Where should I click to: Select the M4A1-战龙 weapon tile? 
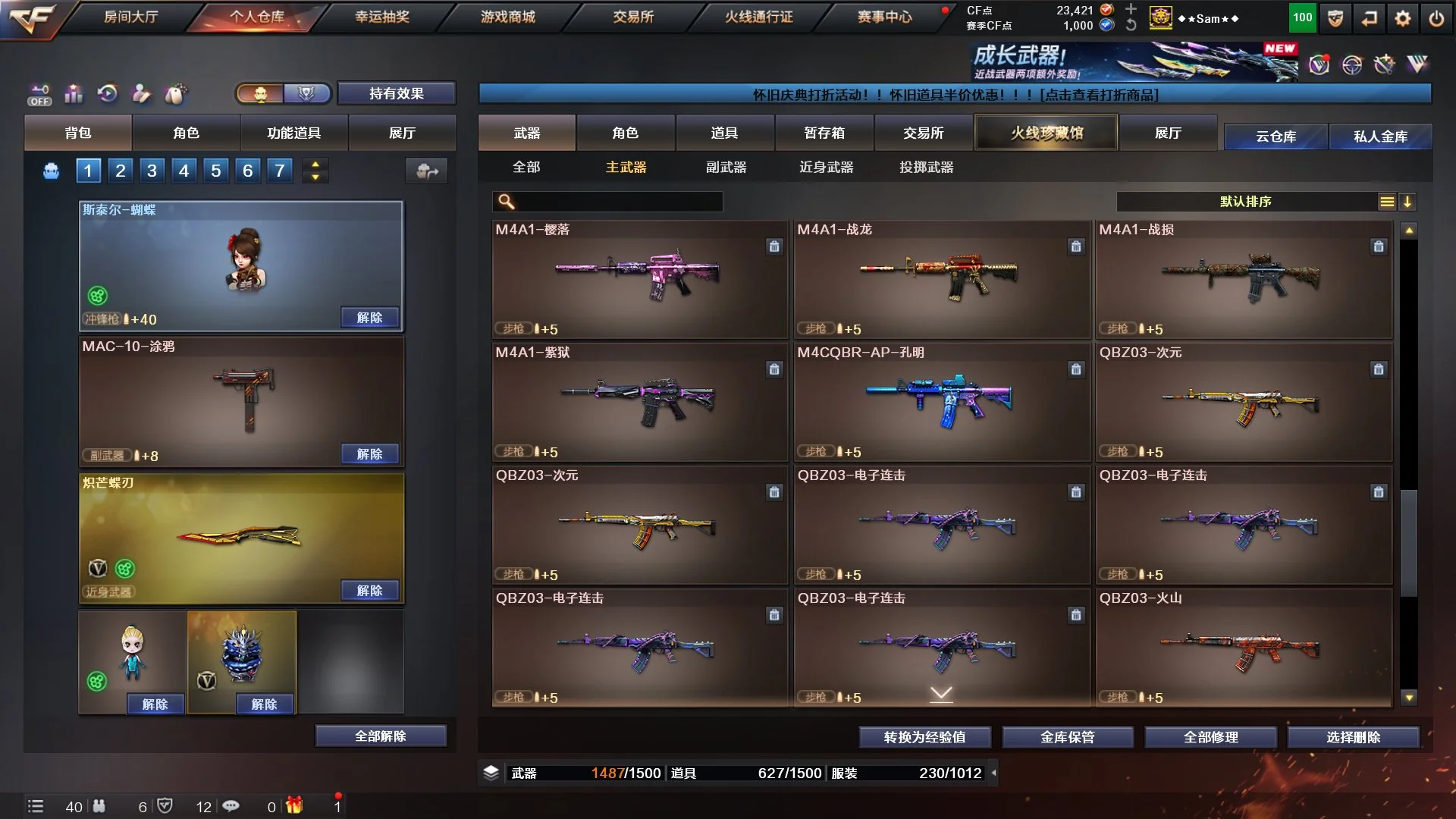(941, 279)
